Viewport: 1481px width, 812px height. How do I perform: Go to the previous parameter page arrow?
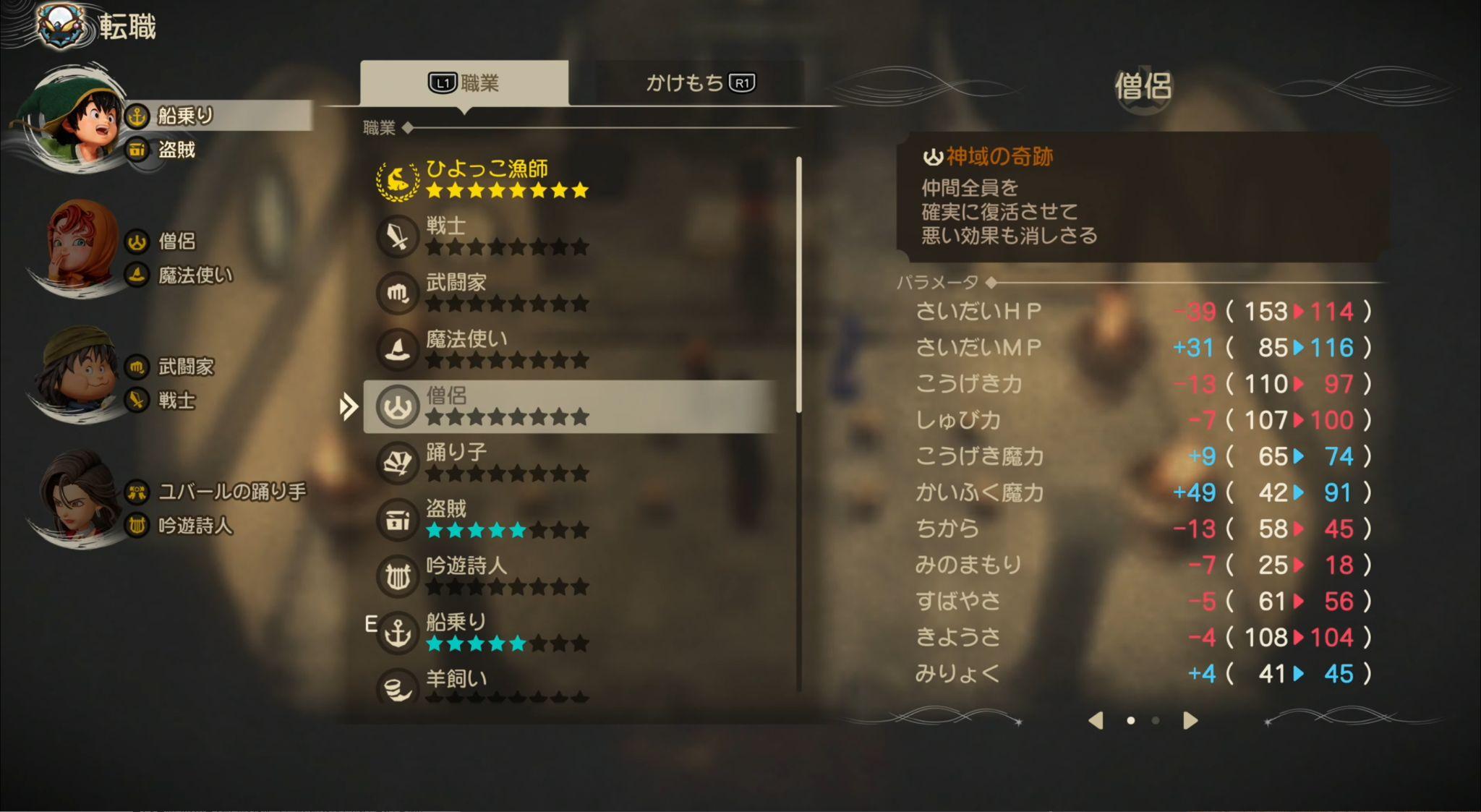click(1096, 720)
